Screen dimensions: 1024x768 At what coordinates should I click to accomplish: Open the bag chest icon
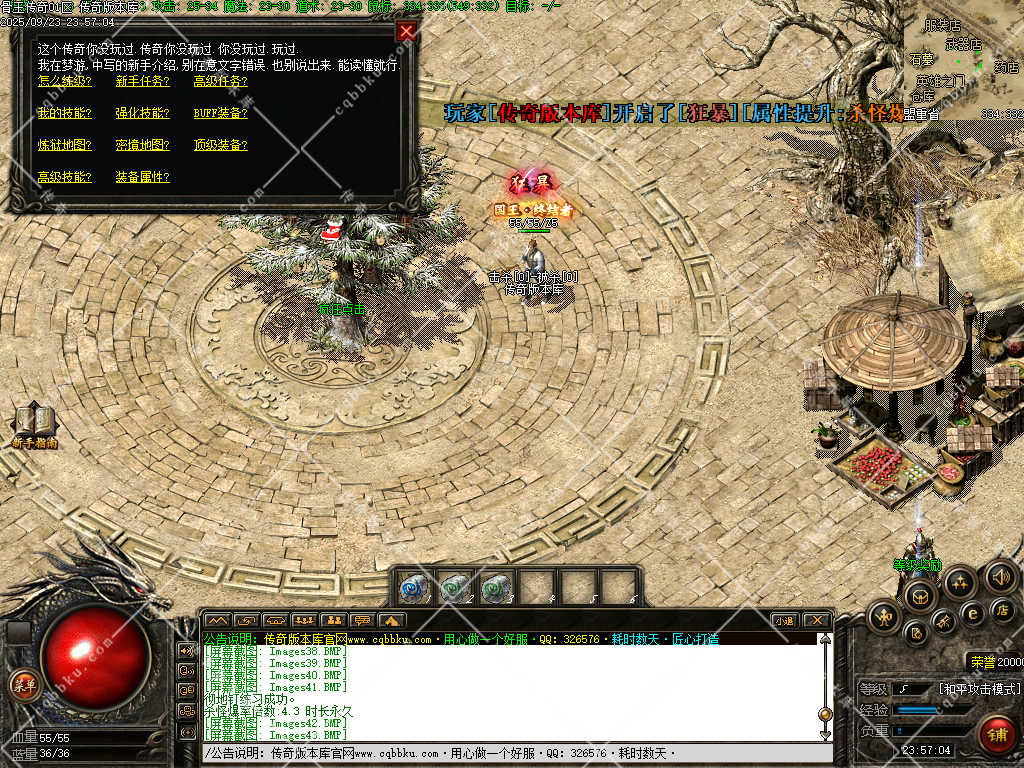[x=919, y=597]
